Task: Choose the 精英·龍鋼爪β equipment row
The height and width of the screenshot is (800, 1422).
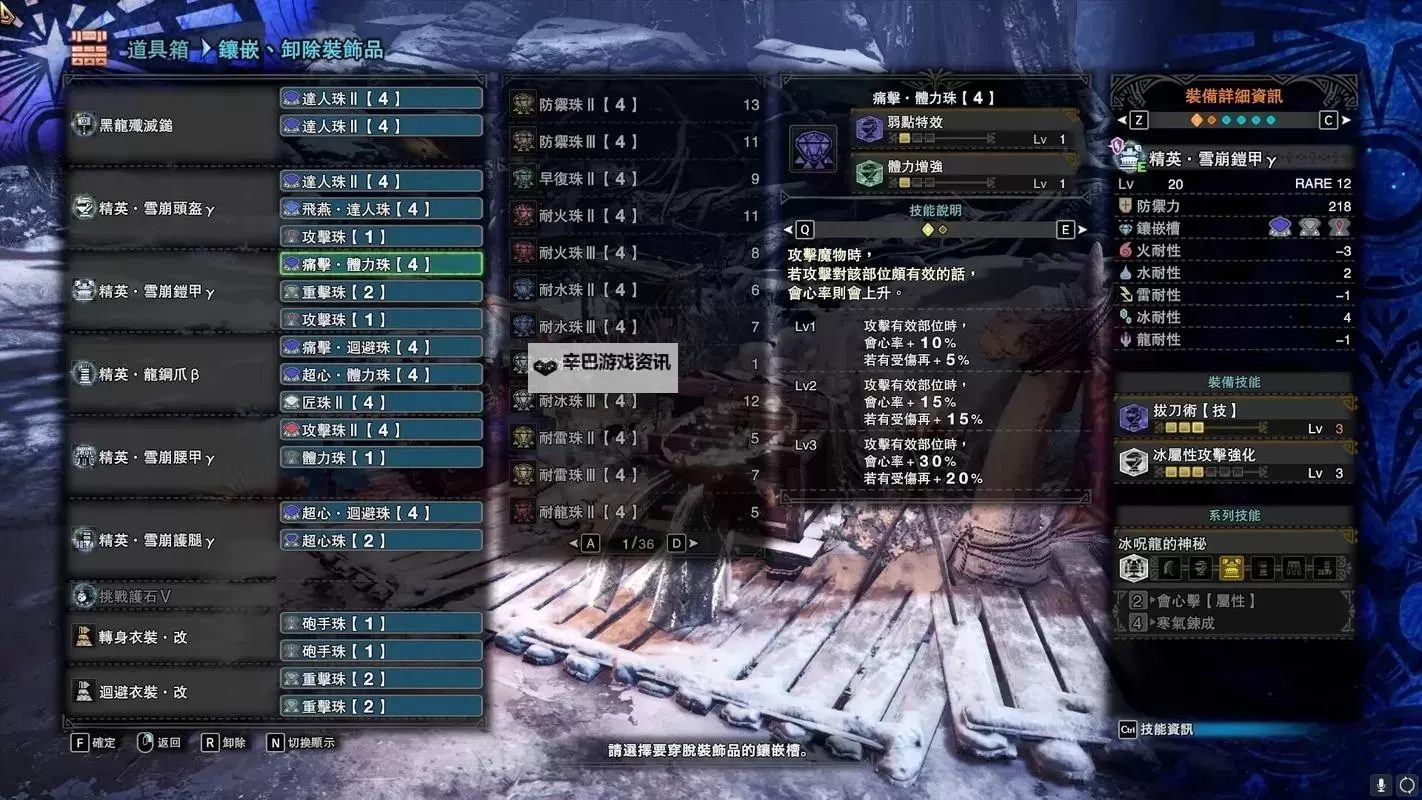Action: click(x=170, y=375)
